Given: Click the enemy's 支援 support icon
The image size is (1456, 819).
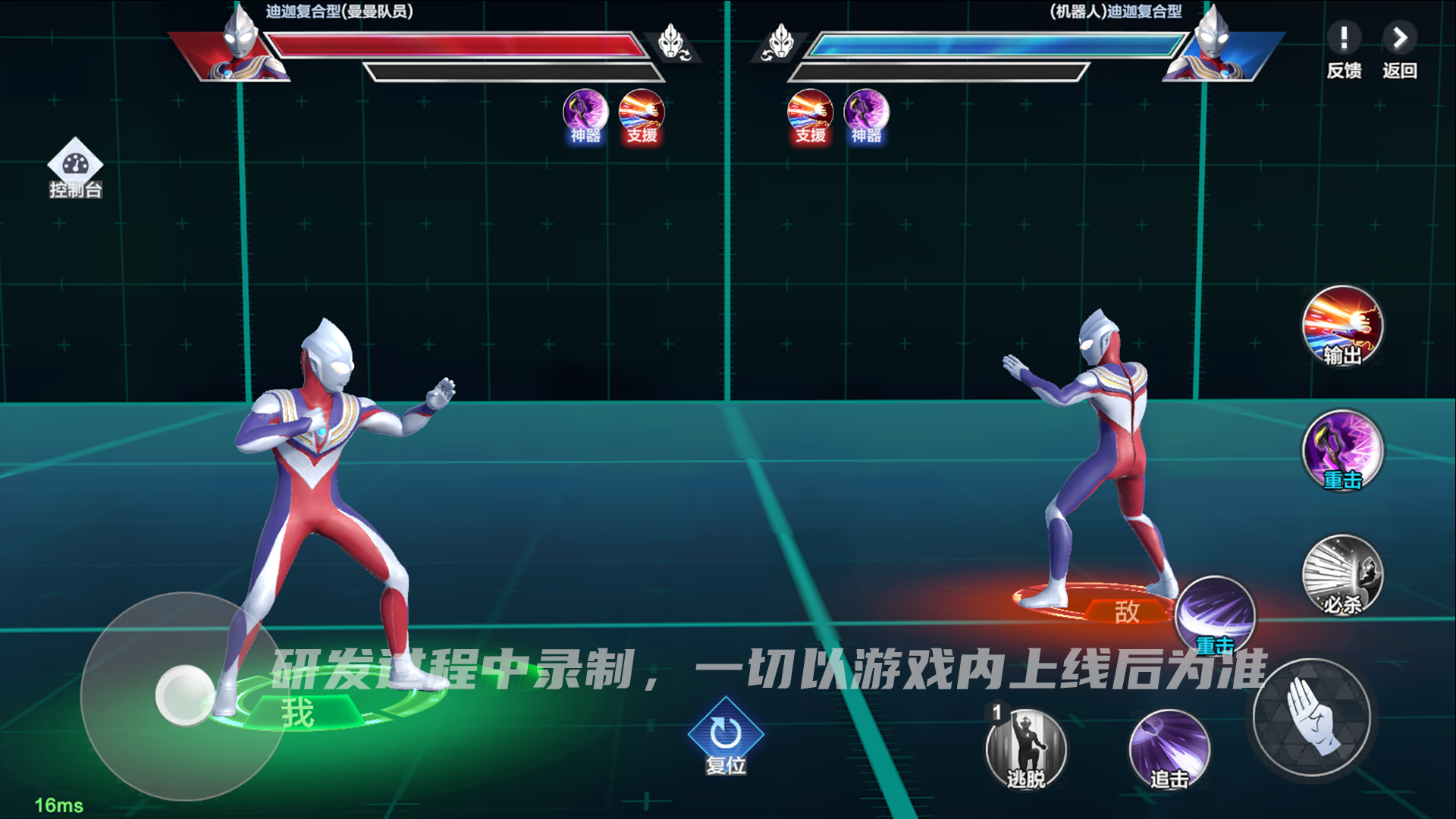Looking at the screenshot, I should point(808,114).
